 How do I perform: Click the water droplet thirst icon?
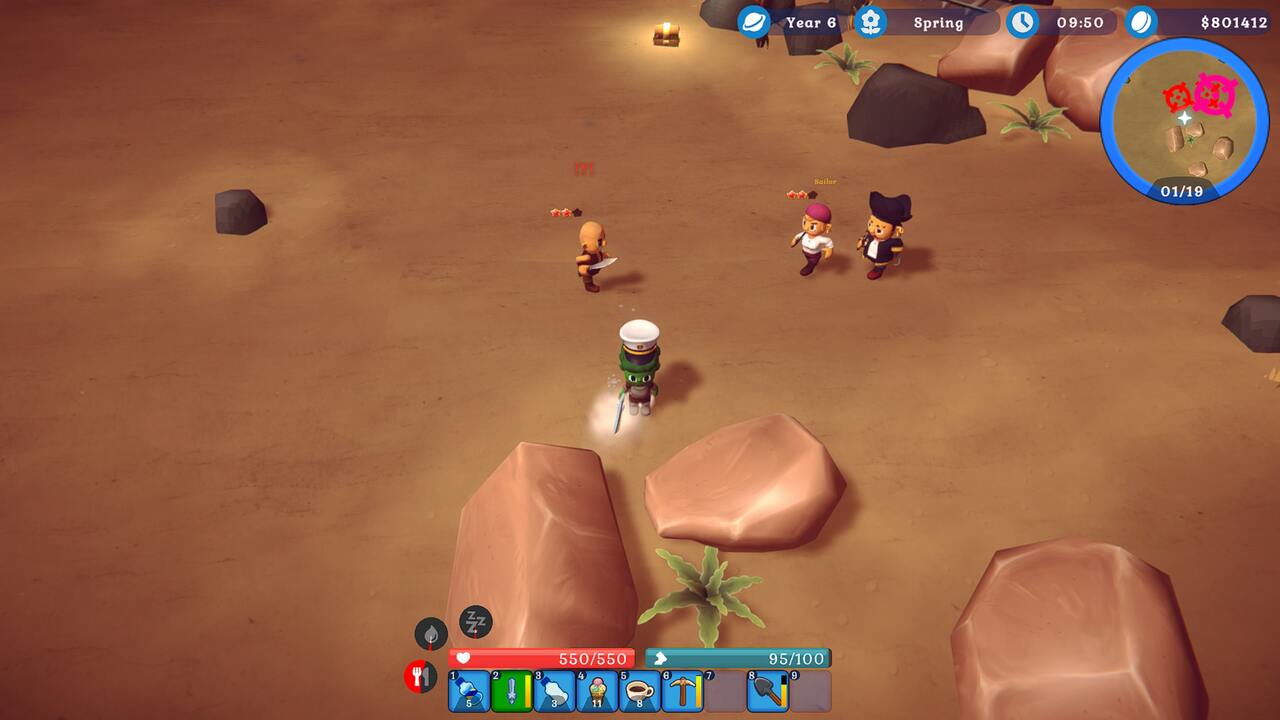pyautogui.click(x=431, y=633)
